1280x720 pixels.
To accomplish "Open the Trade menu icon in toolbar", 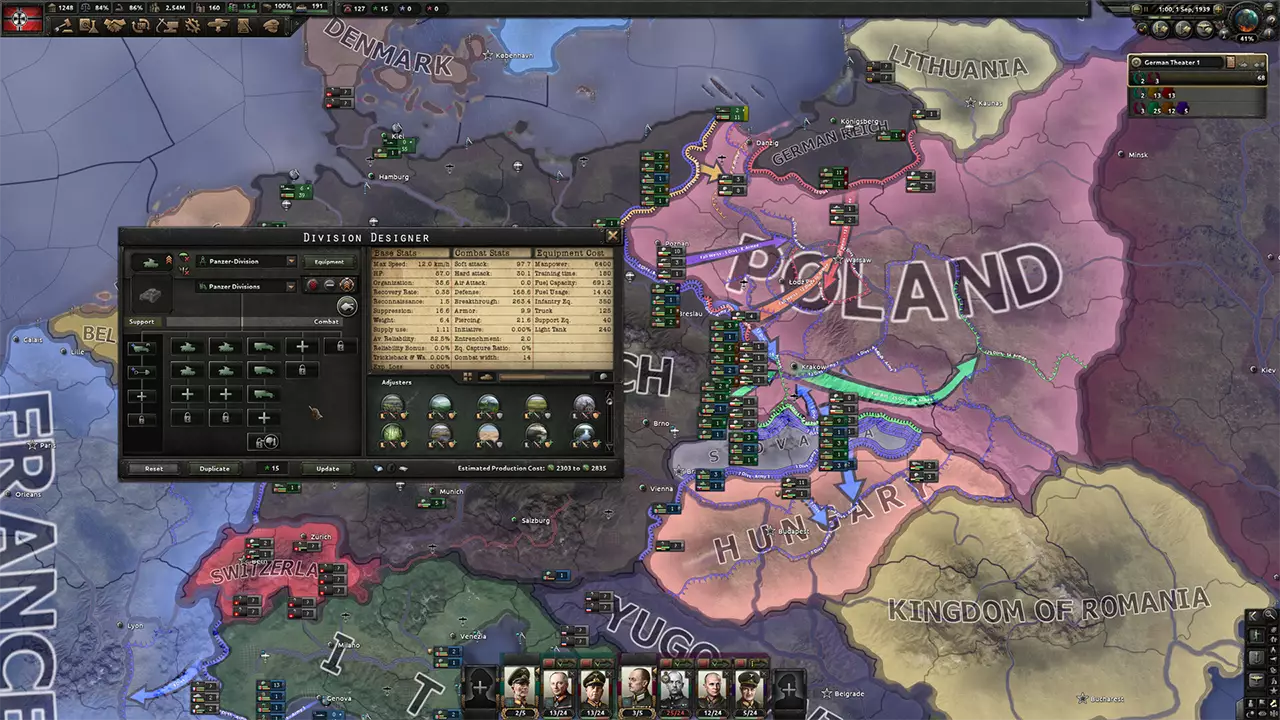I will pyautogui.click(x=140, y=27).
